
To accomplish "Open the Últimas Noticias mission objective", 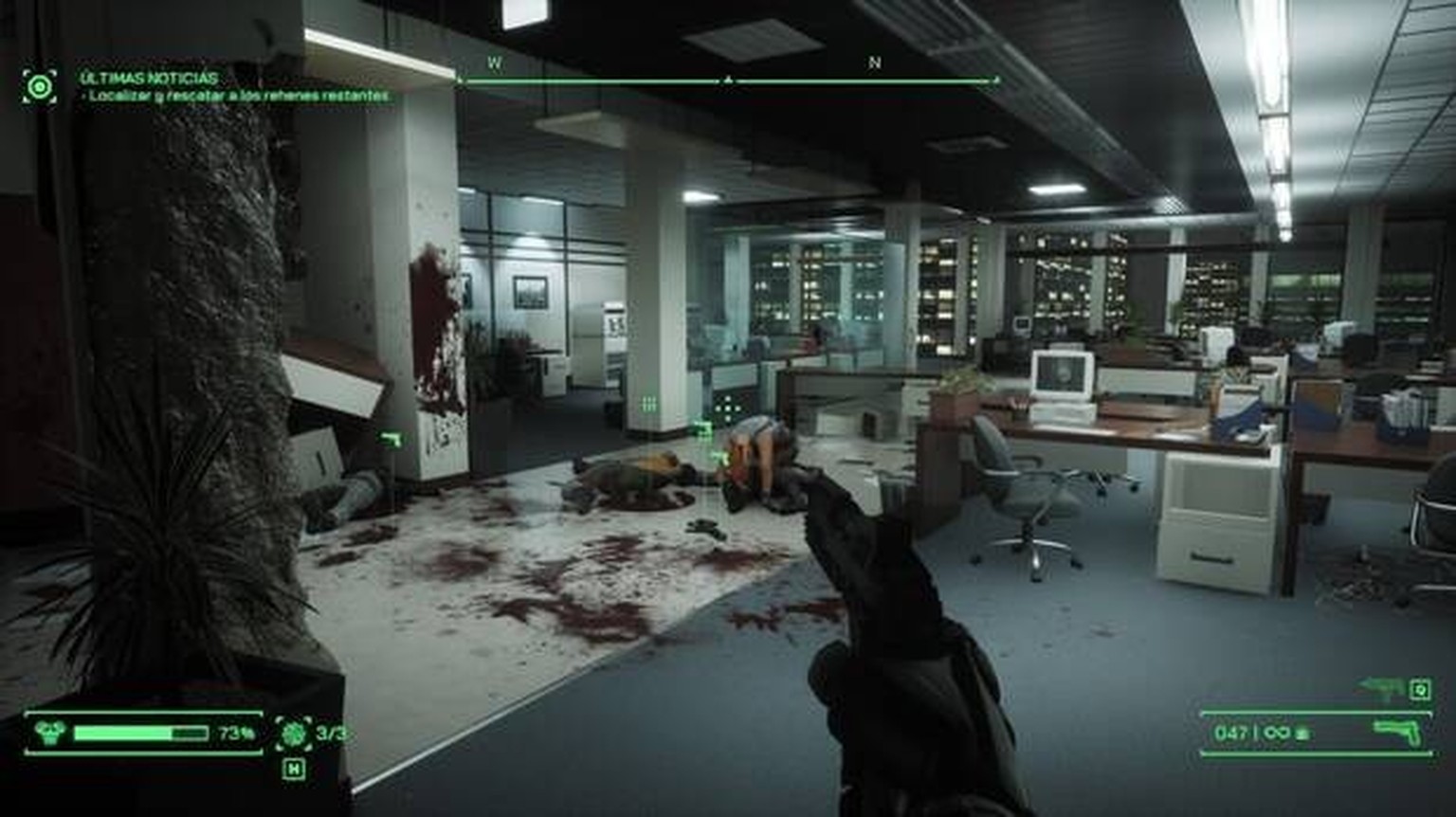I will point(149,78).
